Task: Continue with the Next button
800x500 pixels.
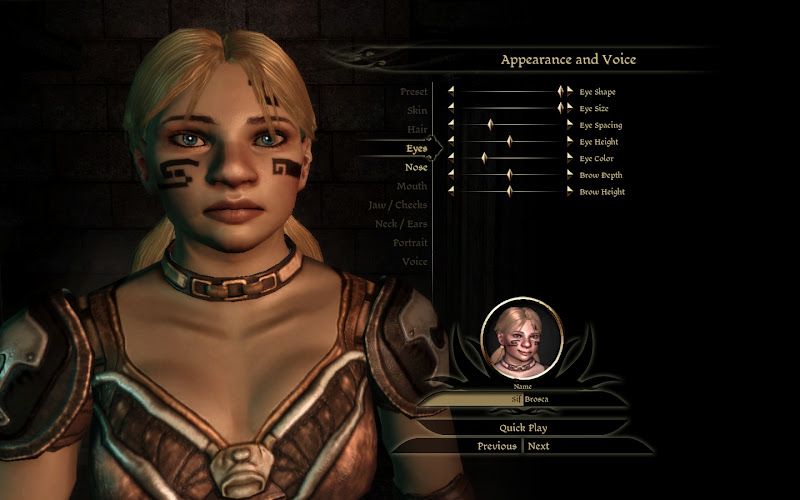Action: [539, 446]
